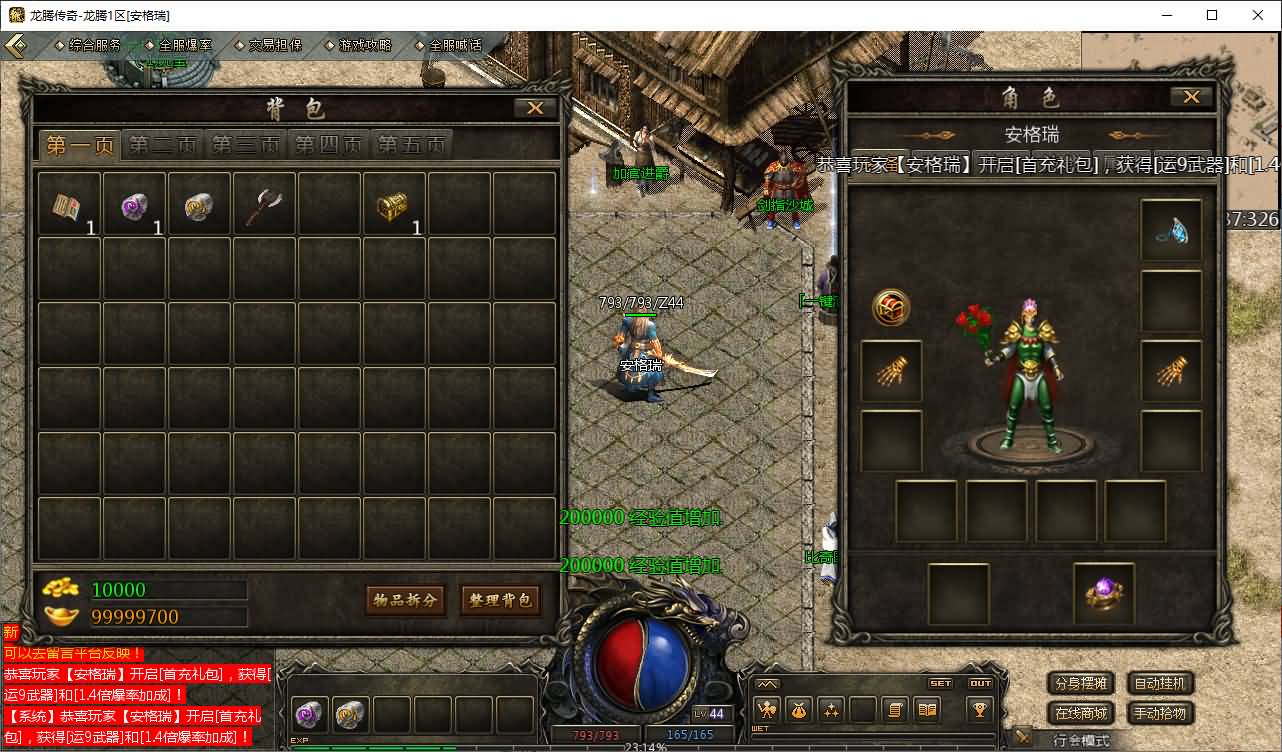Open the 分身摆摊 stall button
Screen dimensions: 1282x752
(1081, 684)
